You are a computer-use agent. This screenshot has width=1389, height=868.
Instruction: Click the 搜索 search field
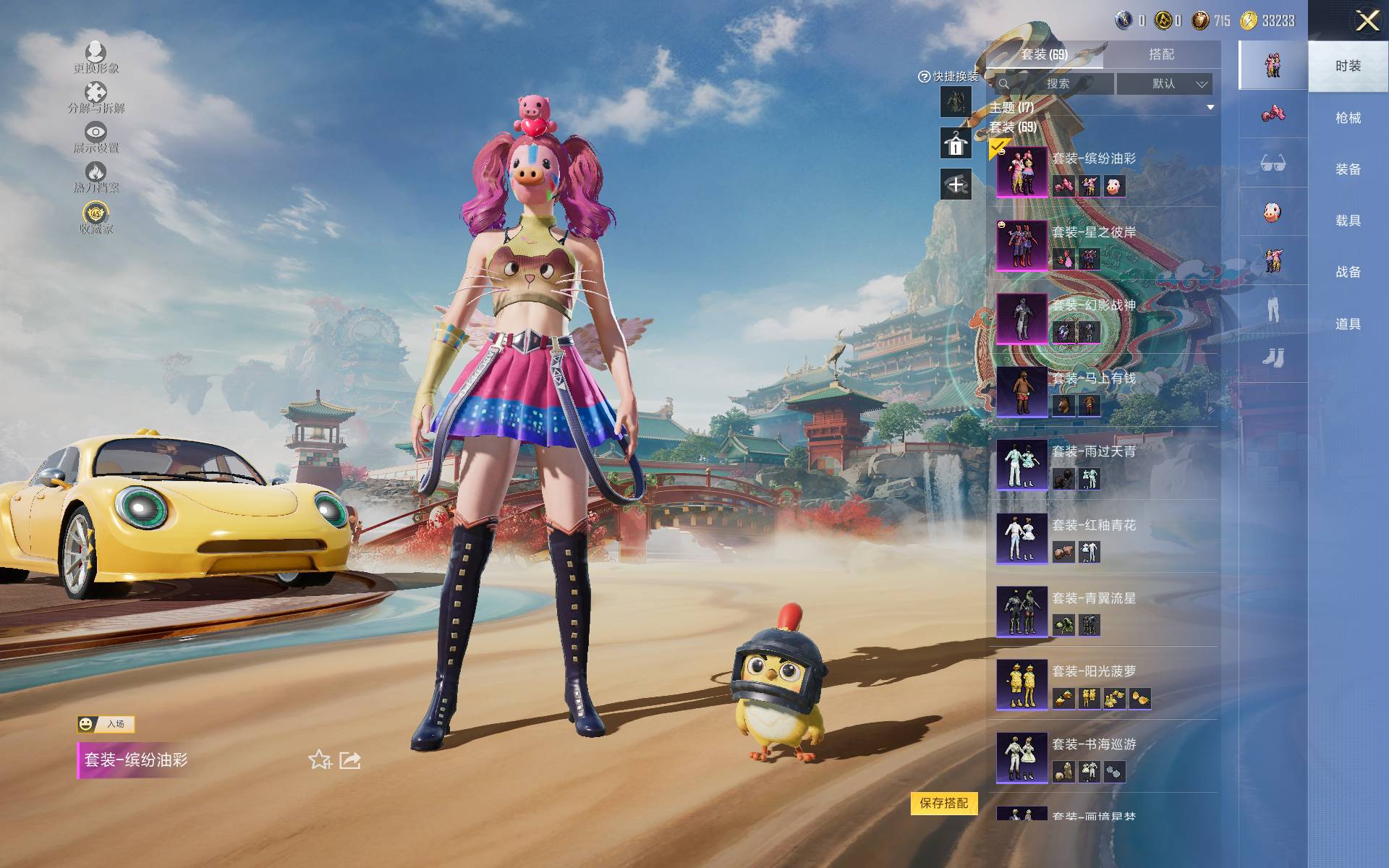tap(1057, 84)
